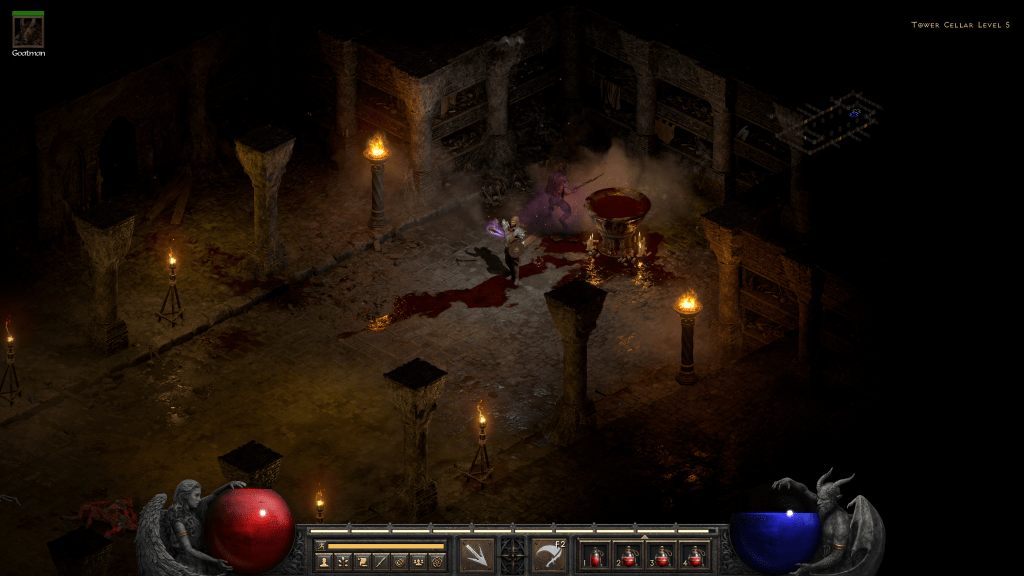Use the red potion in belt slot 1

596,556
